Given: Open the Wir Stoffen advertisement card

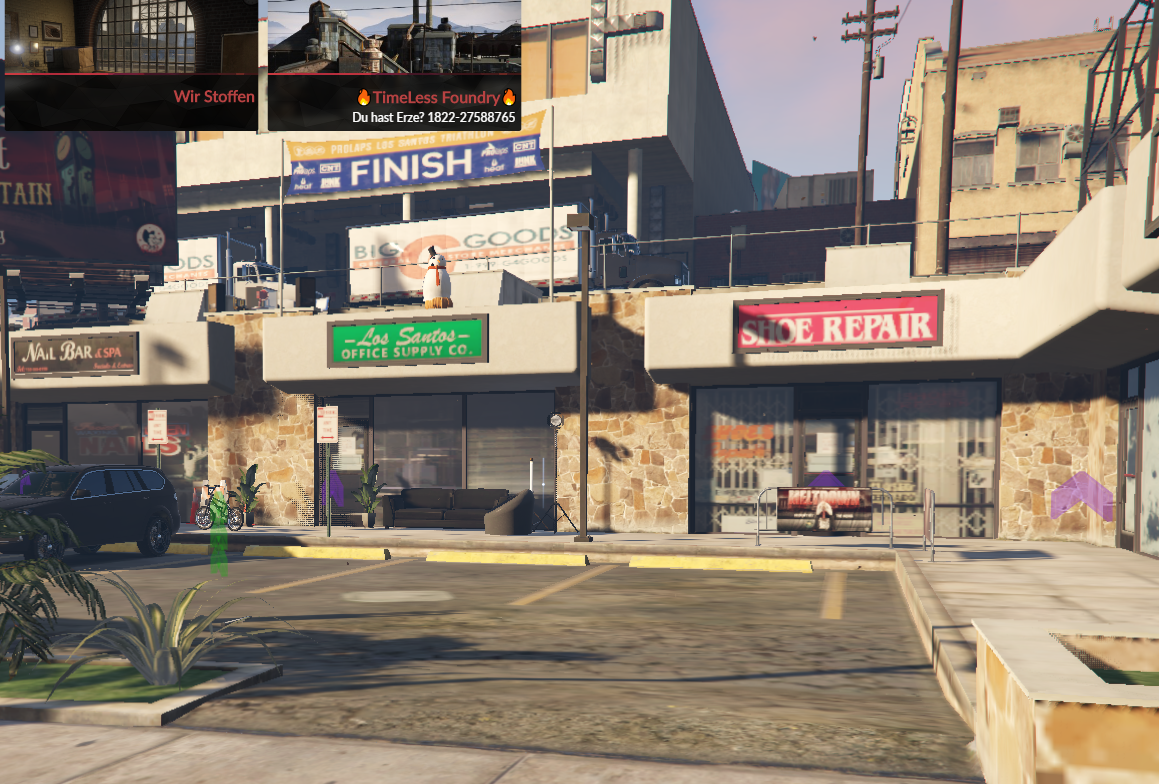Looking at the screenshot, I should 131,65.
